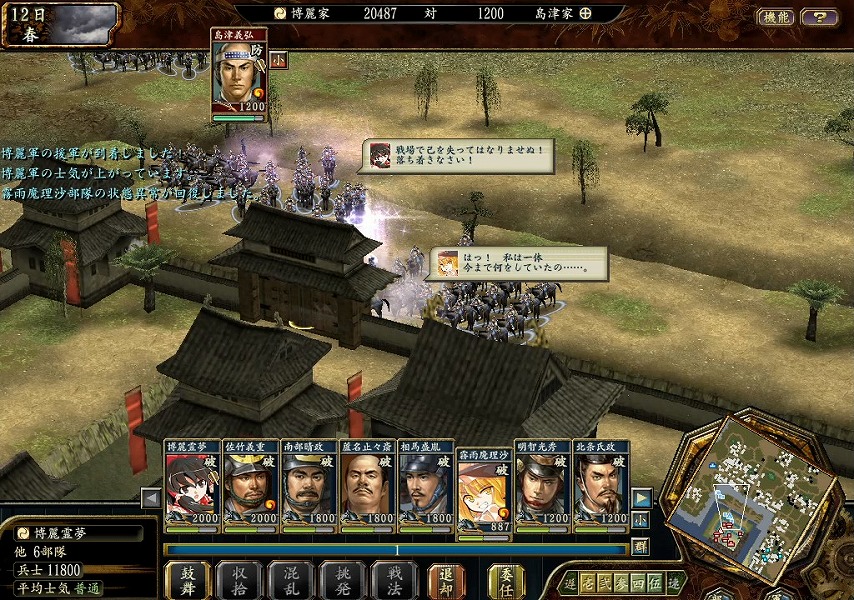Open the 機能 function menu

[776, 17]
